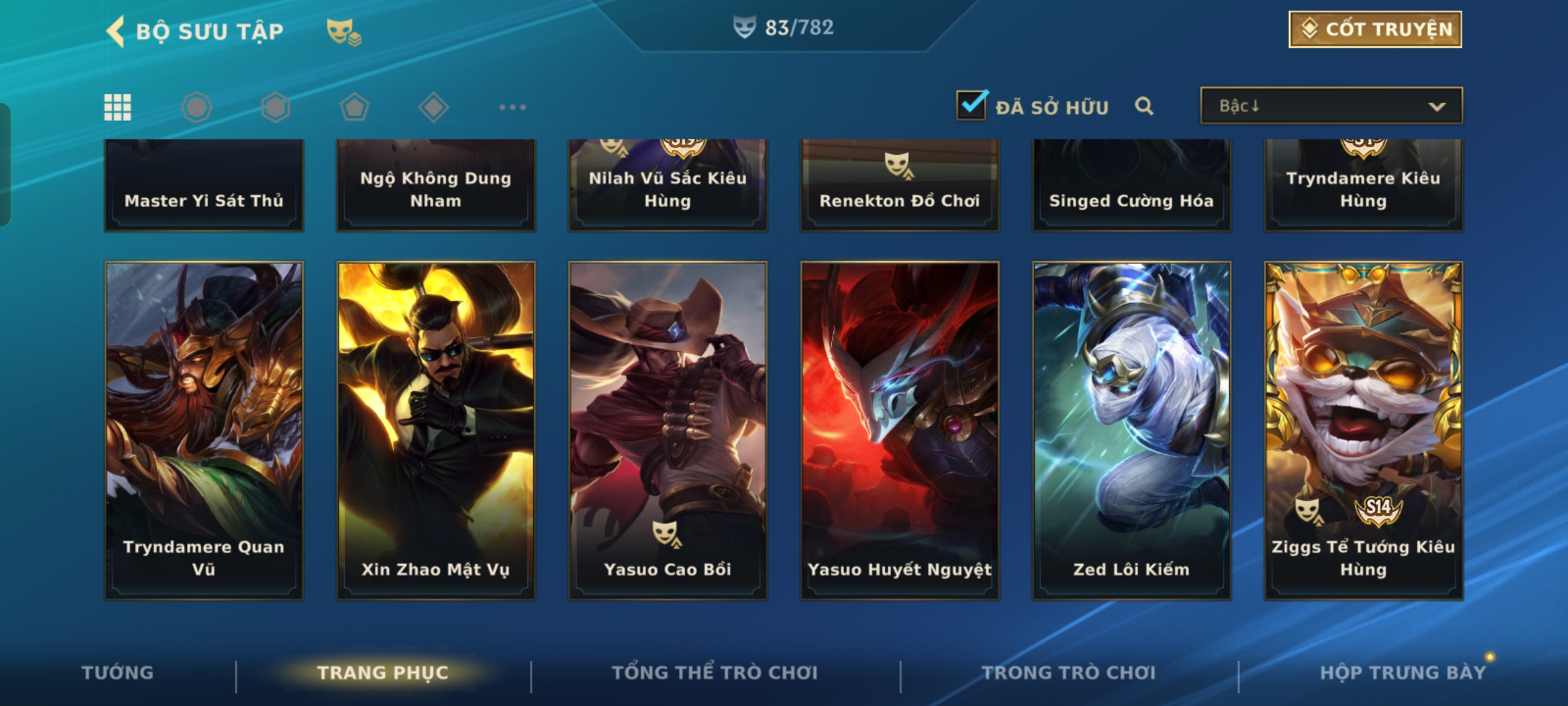This screenshot has height=706, width=1568.
Task: Select the Xin Zhao Mật Vụ skin
Action: click(436, 430)
